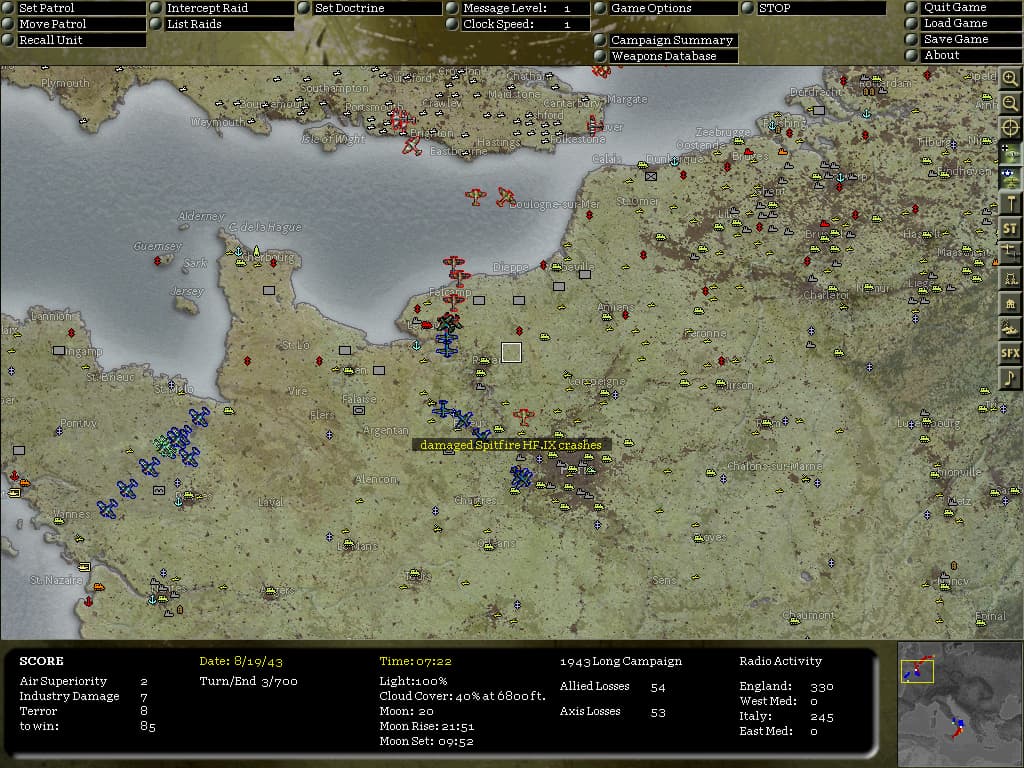Click the STOP button
This screenshot has height=768, width=1024.
[819, 8]
